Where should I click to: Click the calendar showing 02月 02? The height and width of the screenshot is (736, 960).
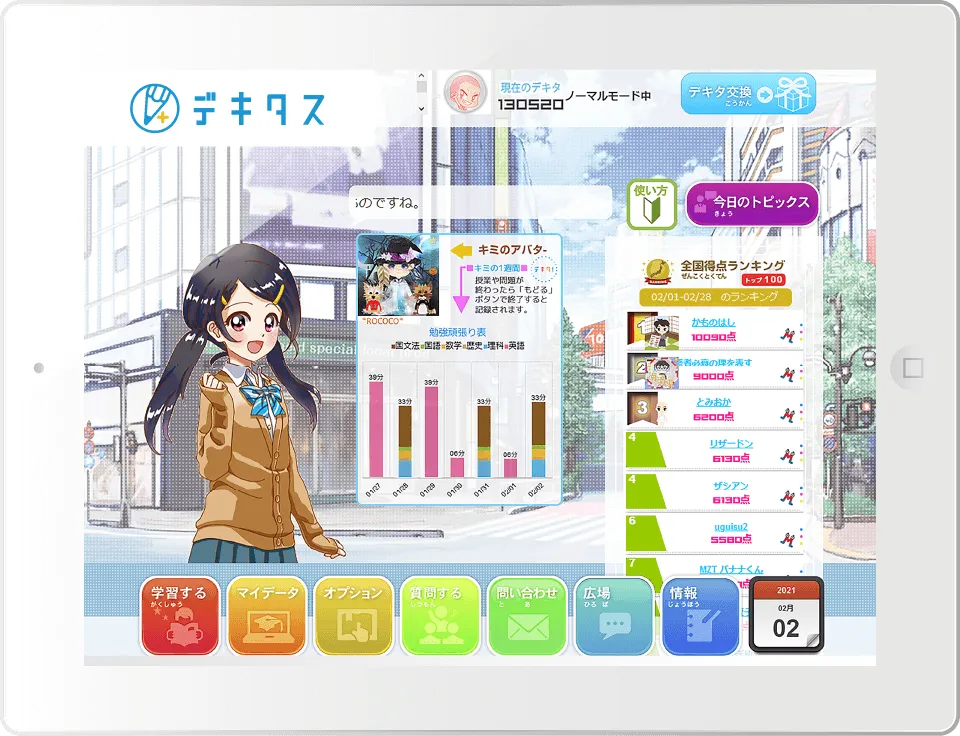click(787, 616)
